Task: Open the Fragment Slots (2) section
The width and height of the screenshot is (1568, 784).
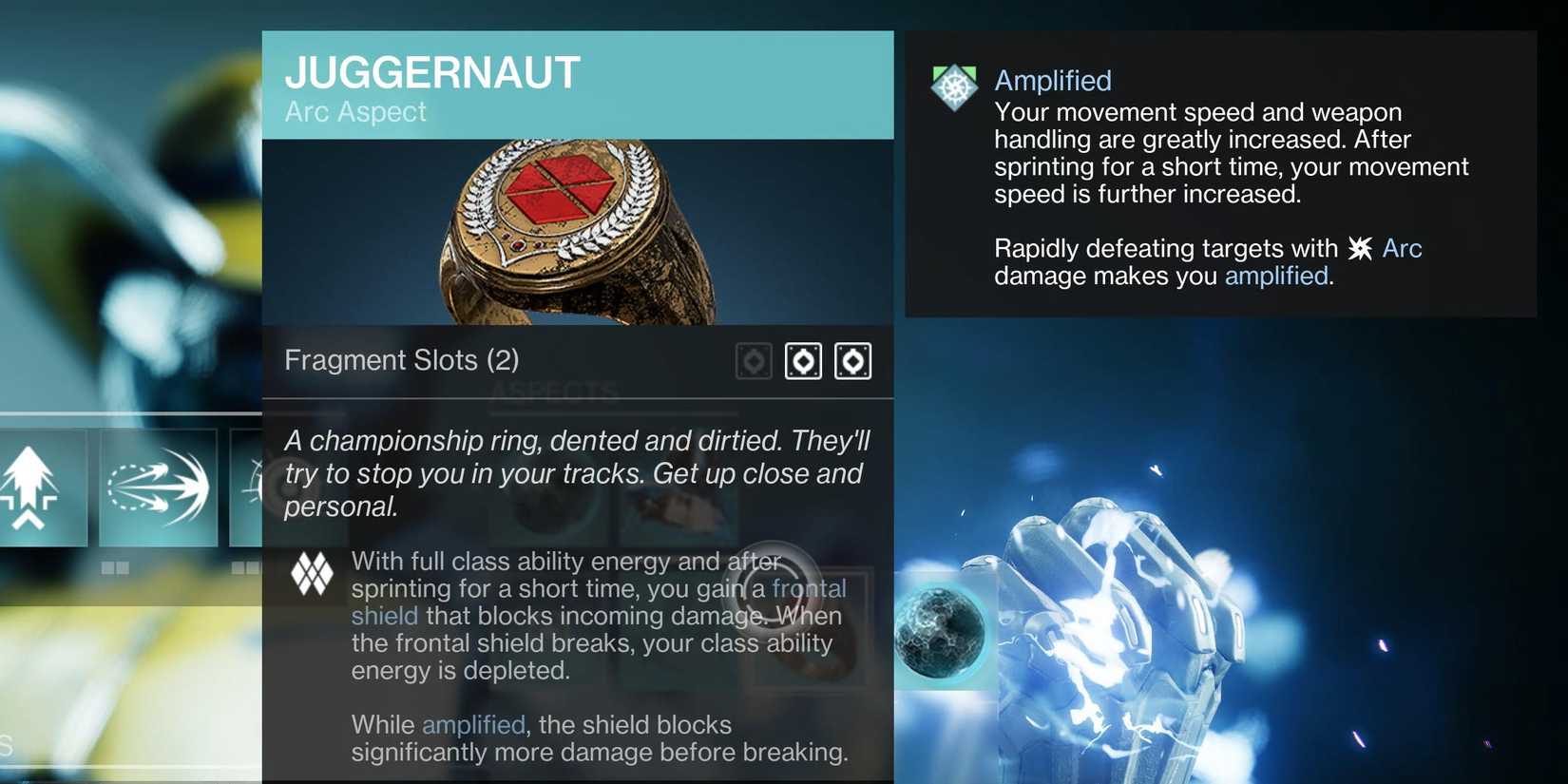Action: 401,360
